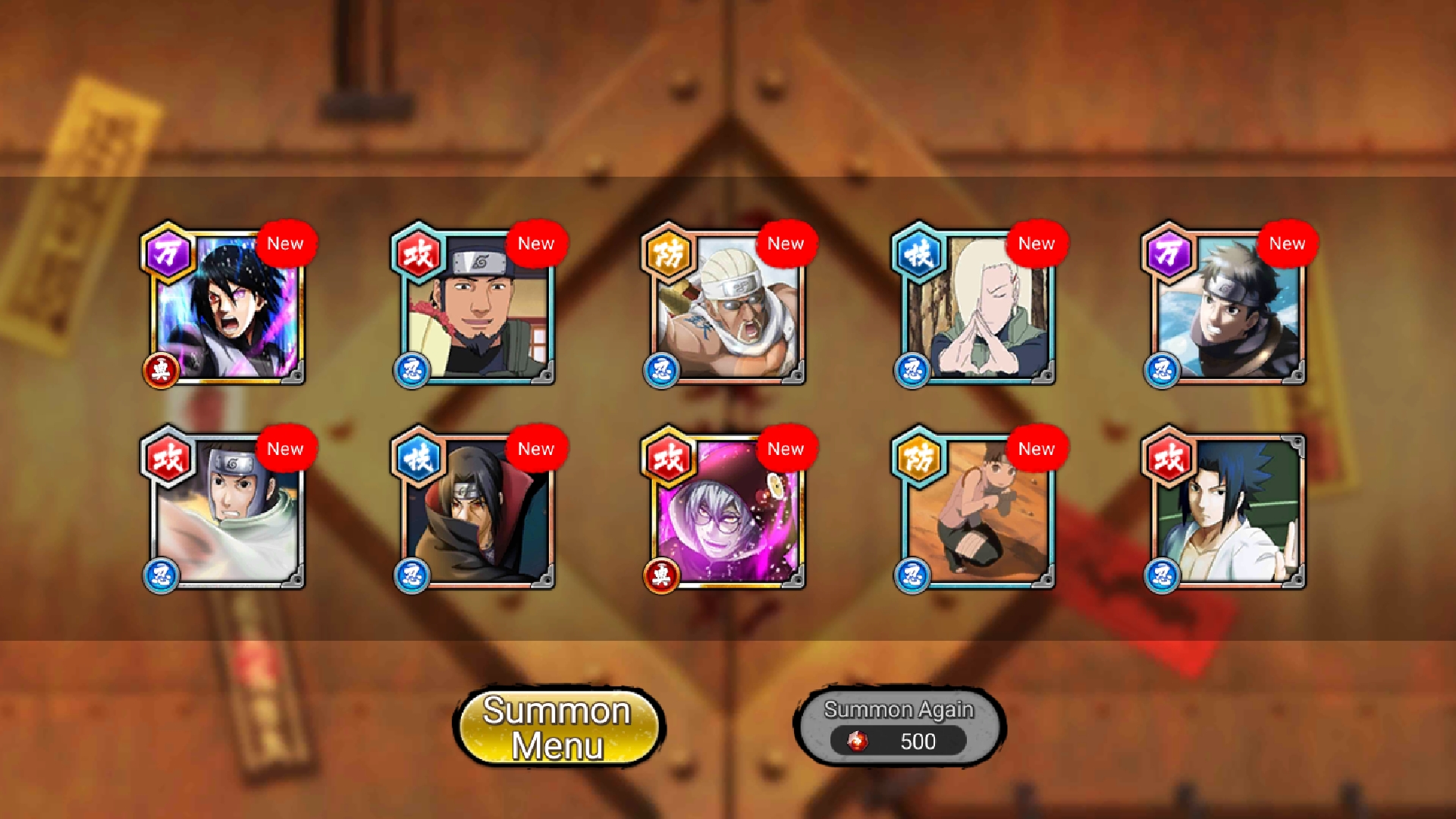Screen dimensions: 1456x819
Task: Click the pearl gem icon inside Summon Again
Action: [x=859, y=741]
